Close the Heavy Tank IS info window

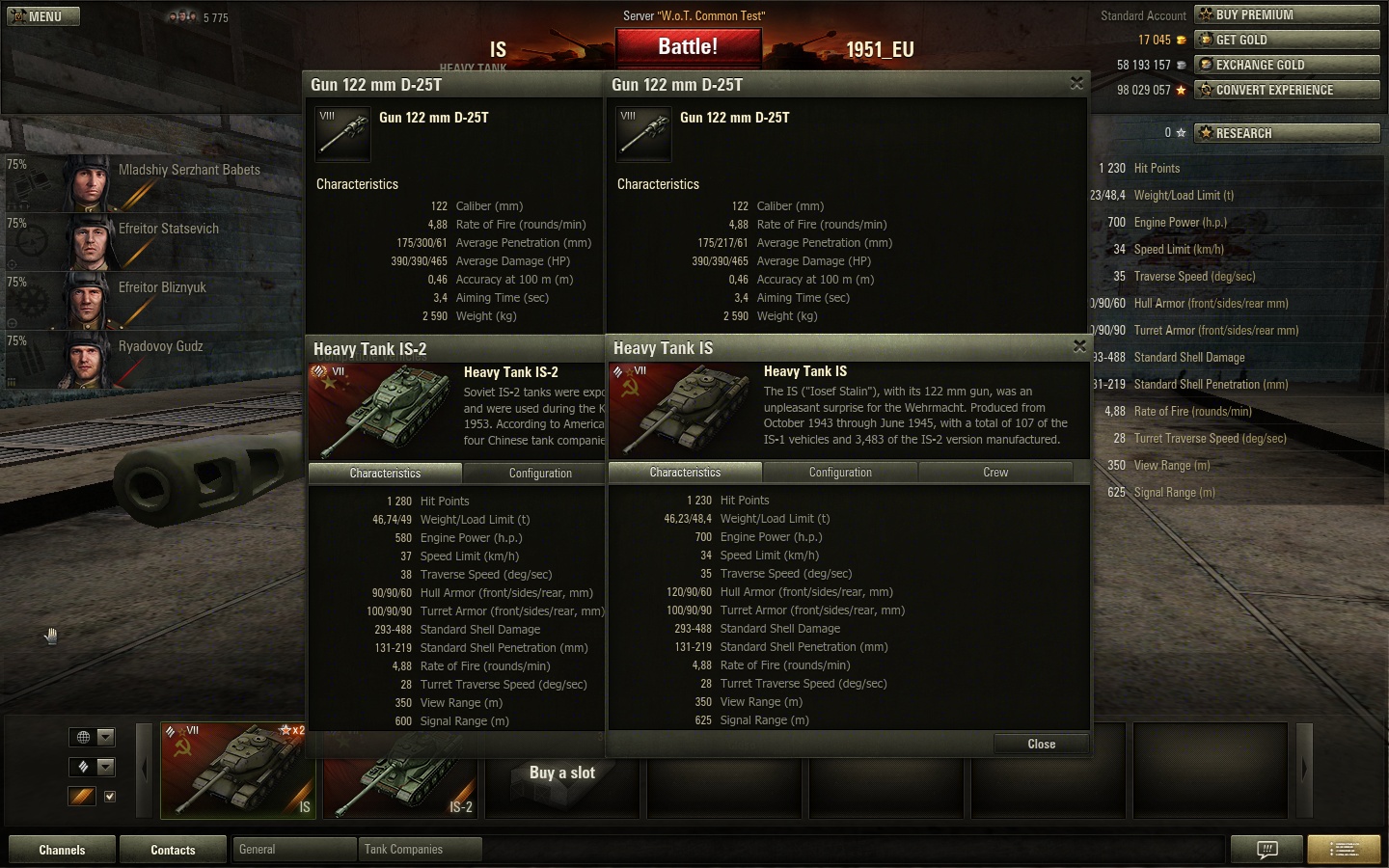click(1079, 346)
